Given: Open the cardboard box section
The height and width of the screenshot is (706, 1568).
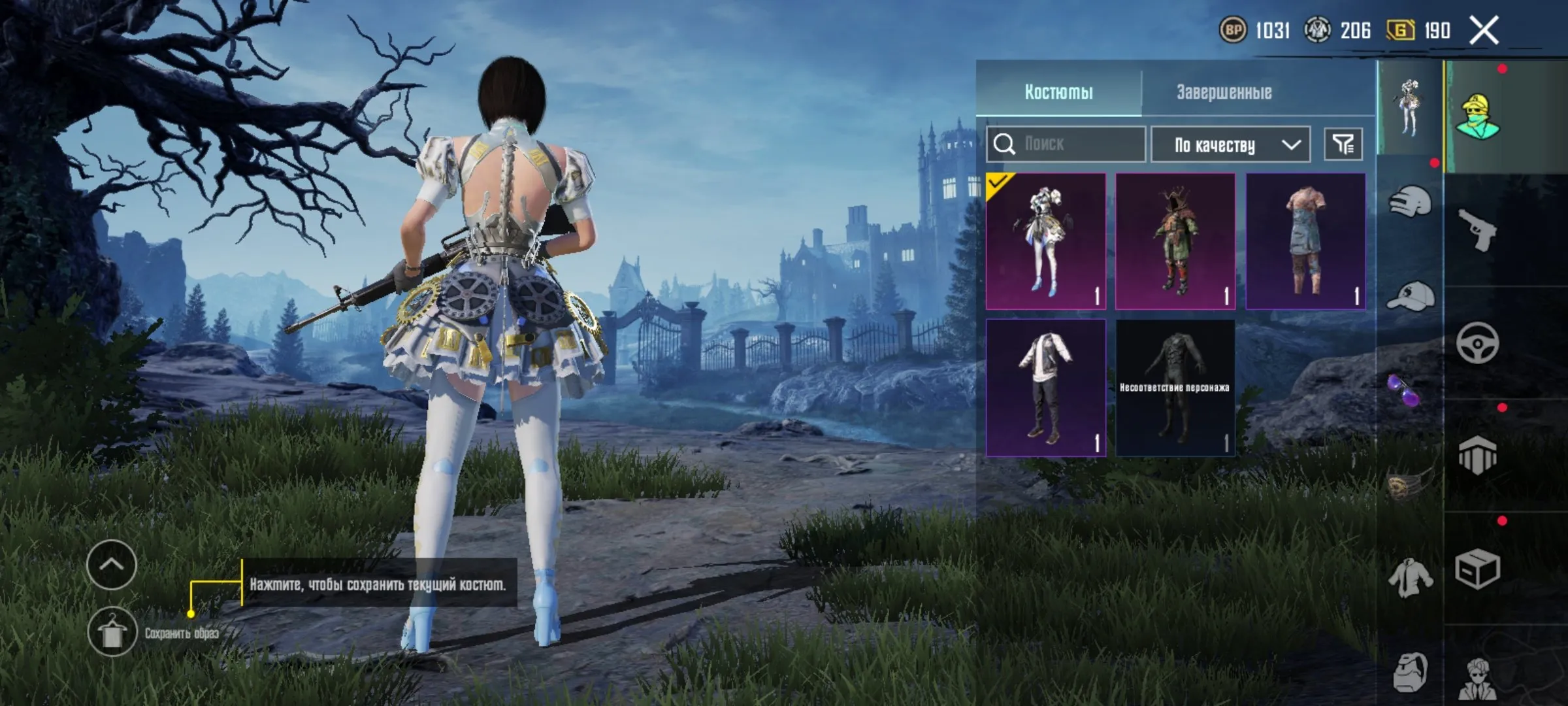Looking at the screenshot, I should (x=1478, y=569).
